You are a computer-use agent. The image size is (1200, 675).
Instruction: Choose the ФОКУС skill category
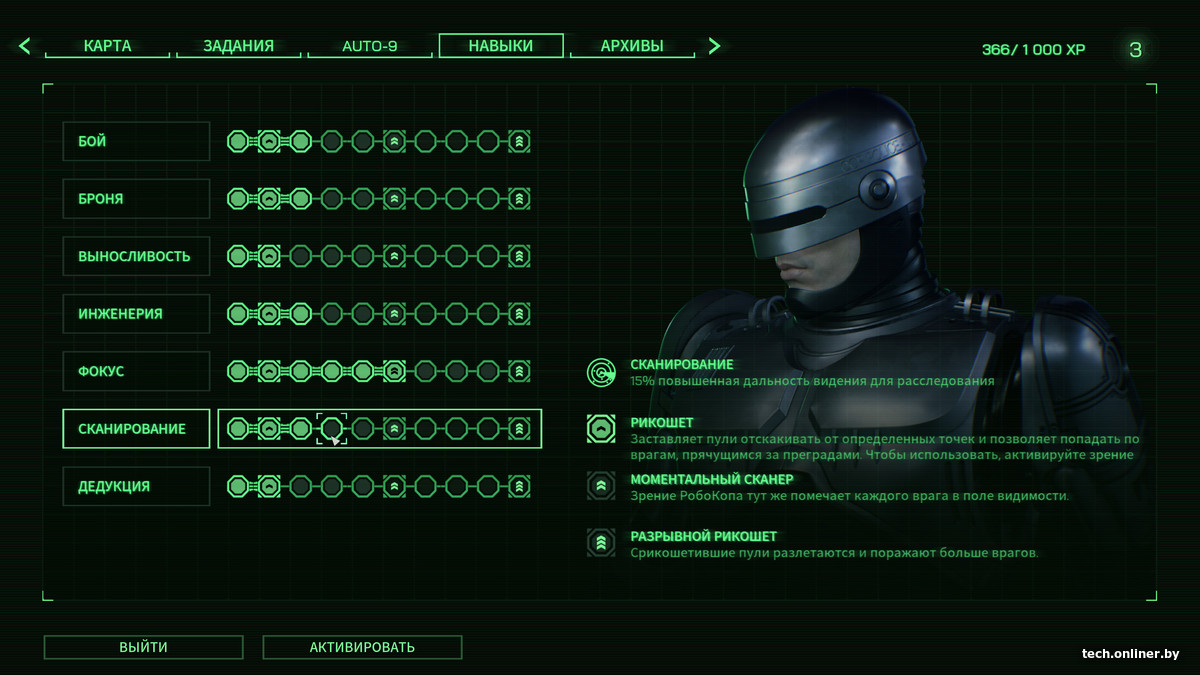[x=136, y=371]
